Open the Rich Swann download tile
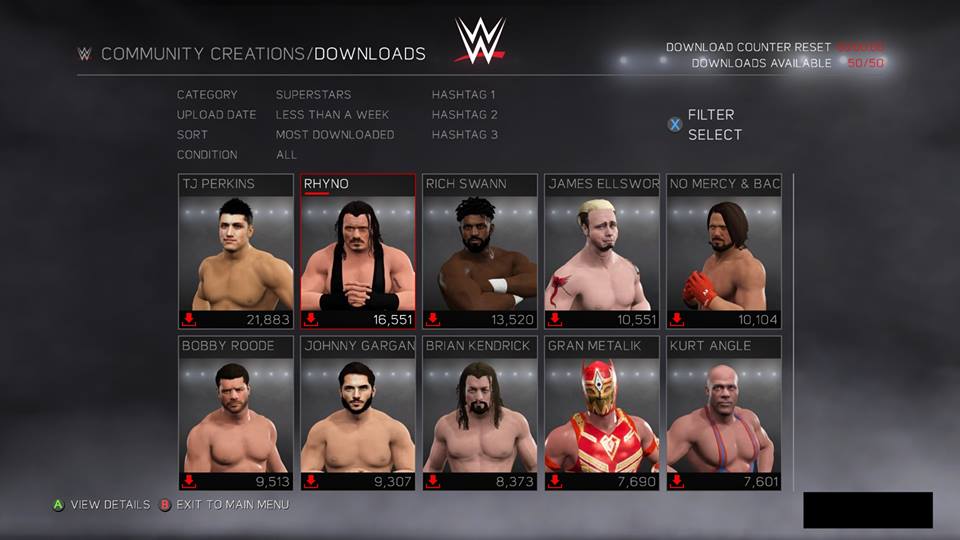The image size is (960, 540). pyautogui.click(x=480, y=252)
